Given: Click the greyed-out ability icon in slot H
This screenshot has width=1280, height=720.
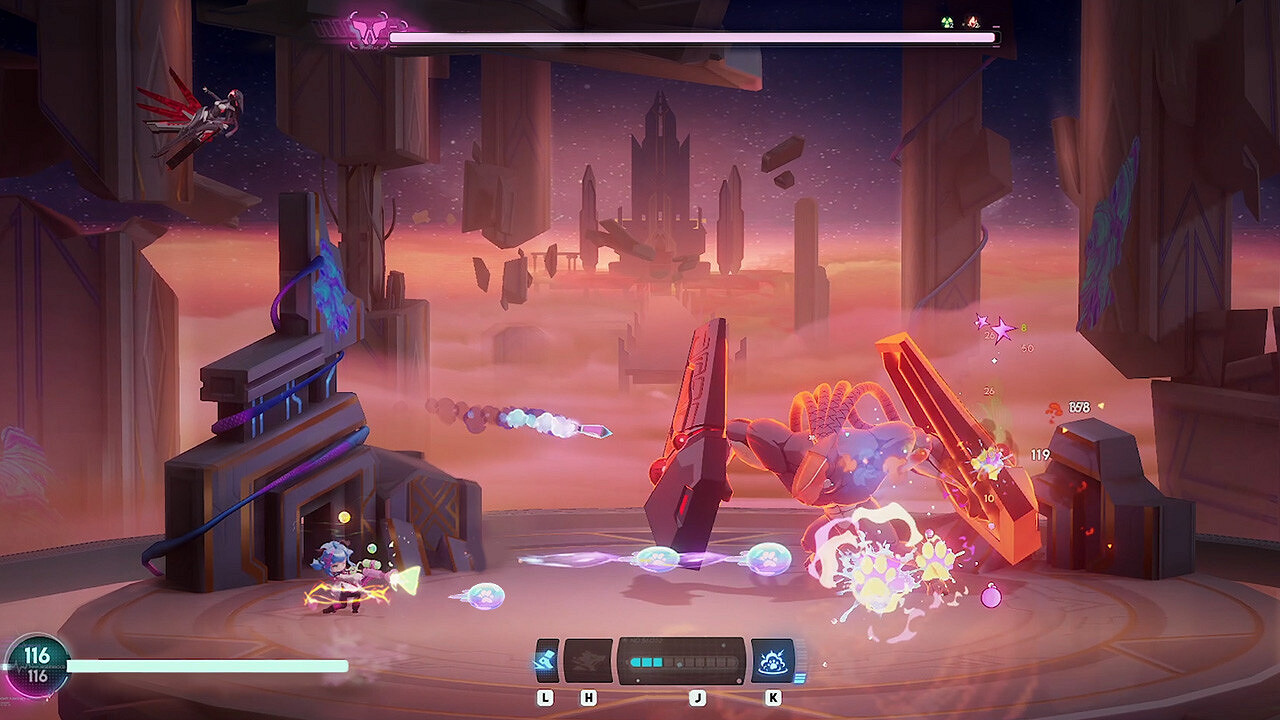Looking at the screenshot, I should click(588, 660).
